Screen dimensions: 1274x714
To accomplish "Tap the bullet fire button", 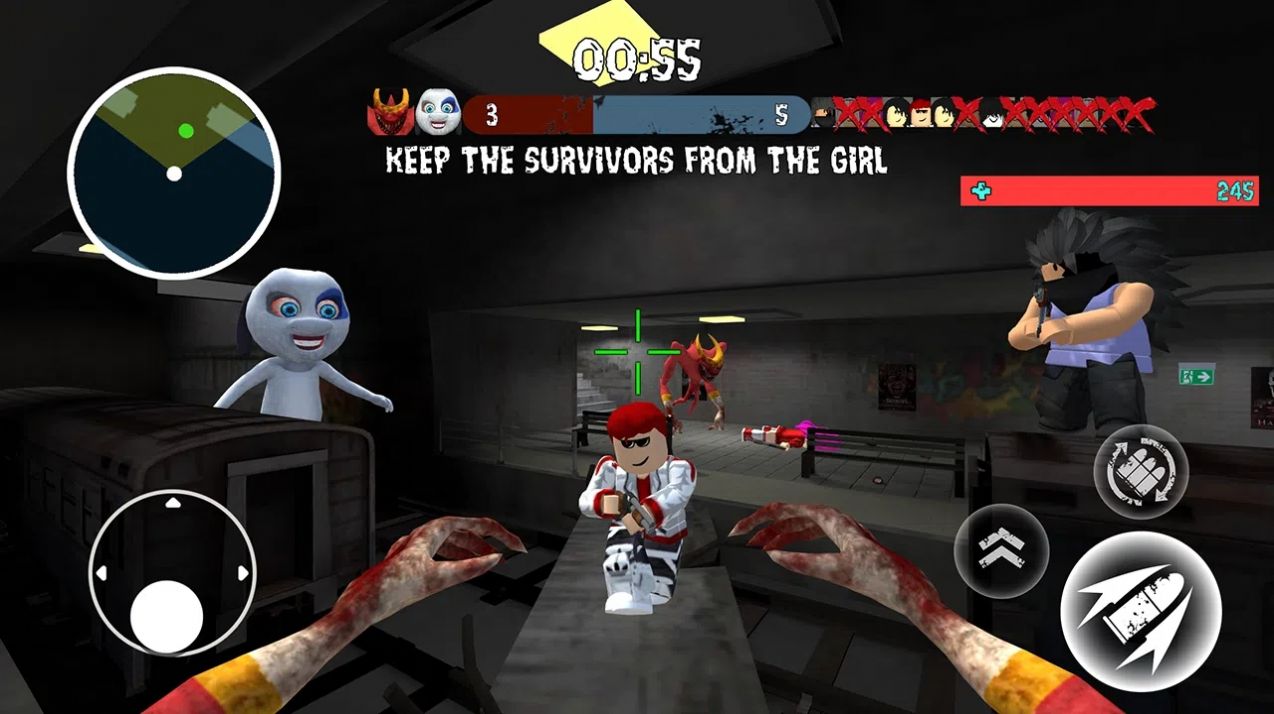I will (1140, 610).
